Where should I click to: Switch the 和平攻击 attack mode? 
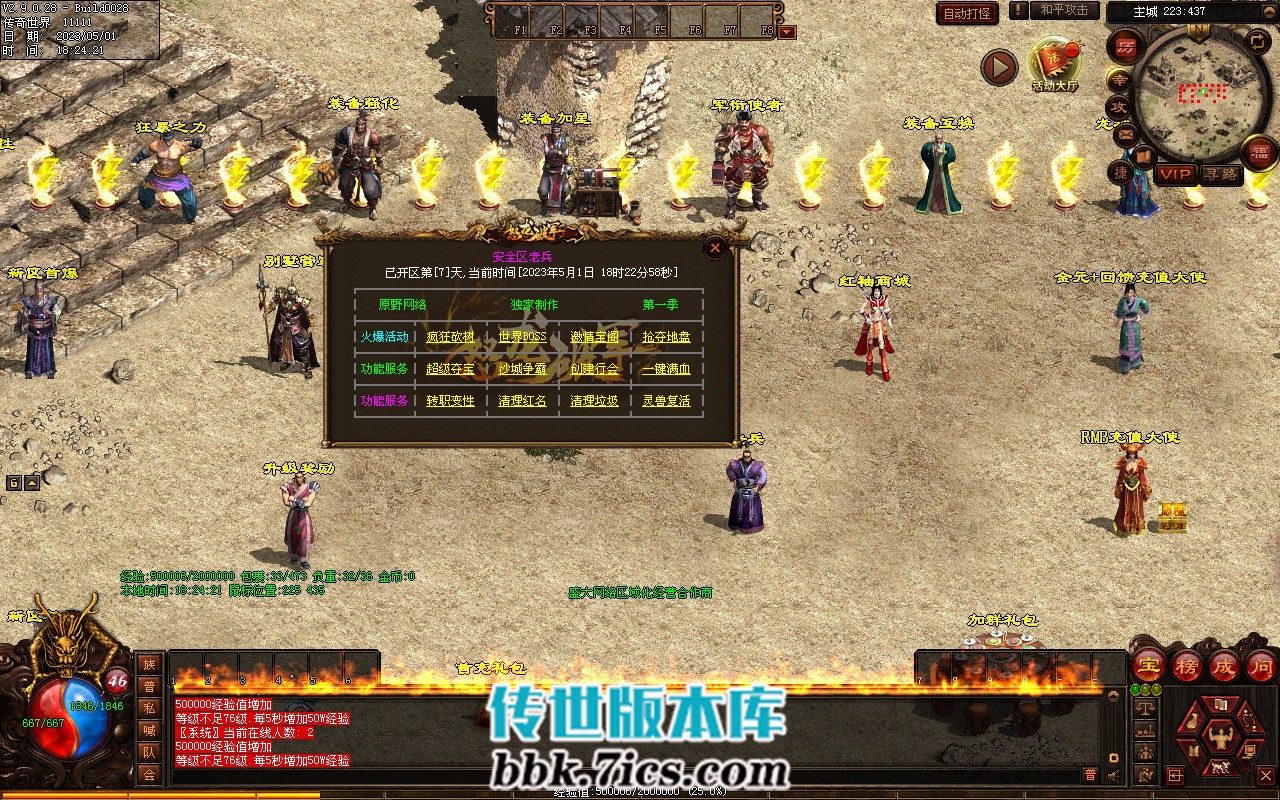tap(1063, 10)
